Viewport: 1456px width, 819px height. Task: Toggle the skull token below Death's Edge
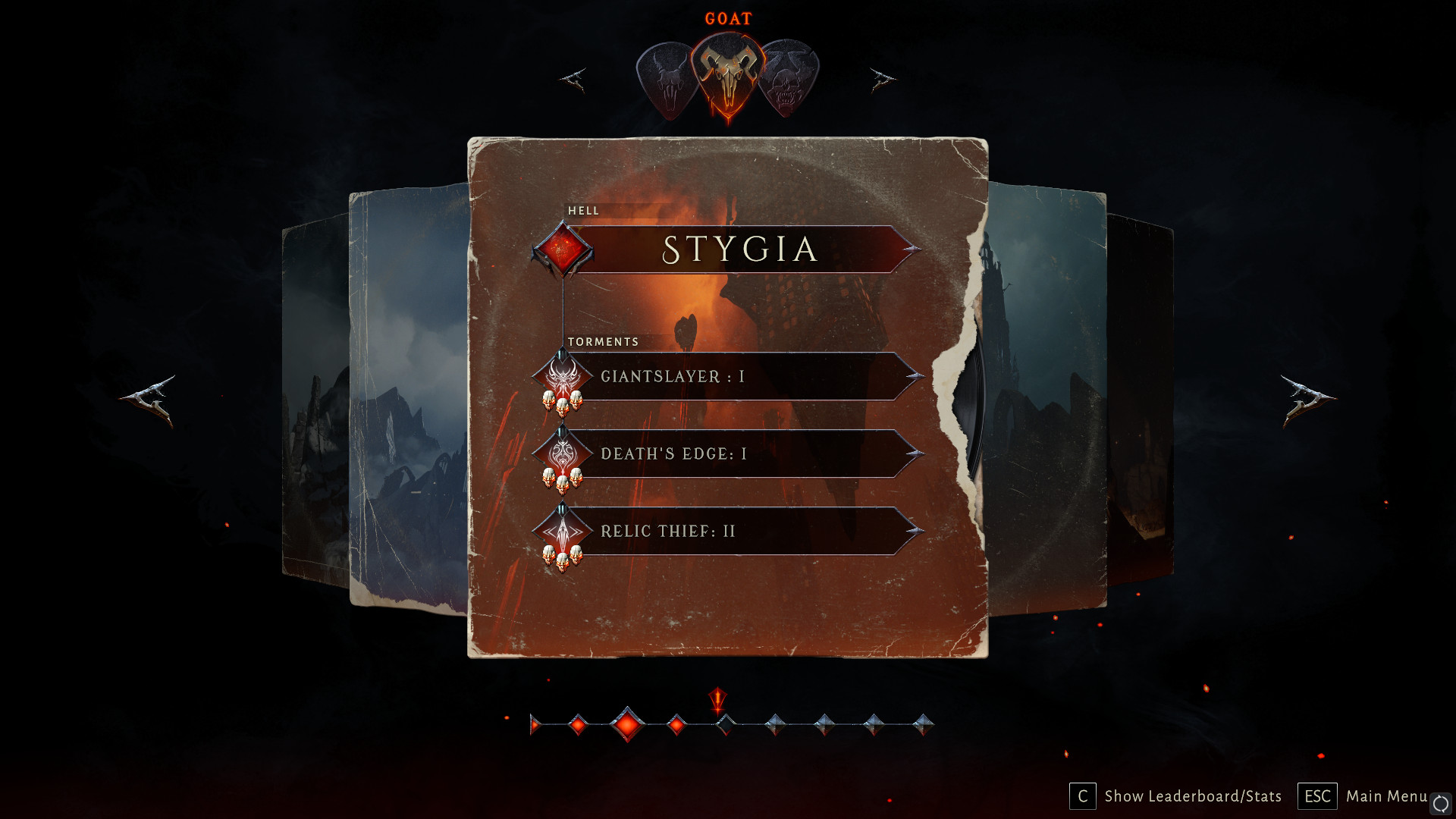(562, 485)
